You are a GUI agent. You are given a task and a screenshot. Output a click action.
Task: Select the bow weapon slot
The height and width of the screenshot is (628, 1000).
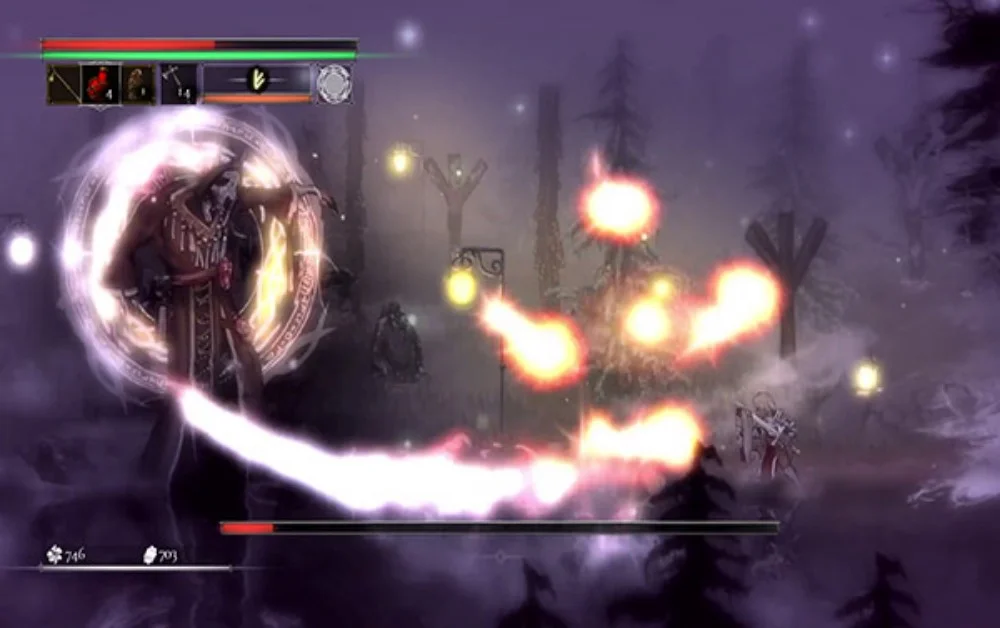[64, 84]
